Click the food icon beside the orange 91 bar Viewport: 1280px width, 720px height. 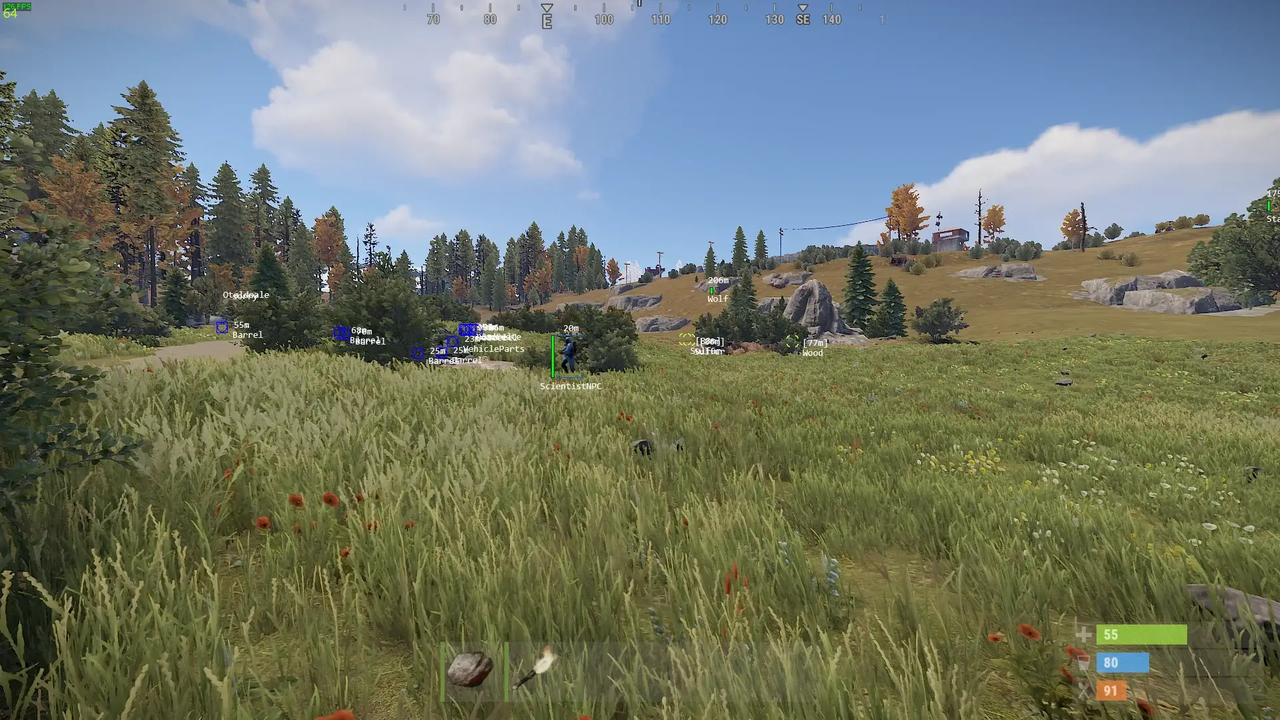point(1083,690)
